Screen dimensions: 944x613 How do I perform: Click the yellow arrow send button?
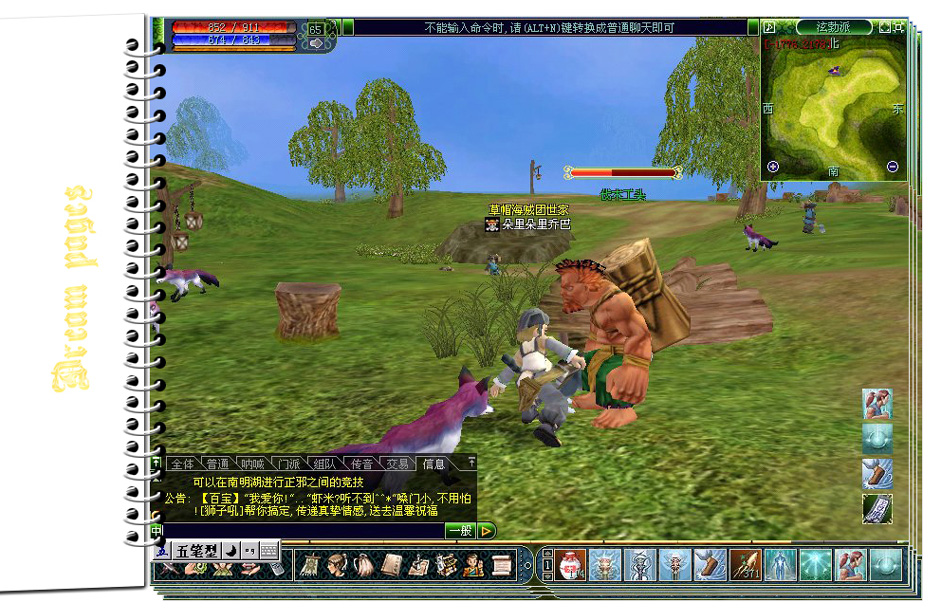[x=487, y=531]
